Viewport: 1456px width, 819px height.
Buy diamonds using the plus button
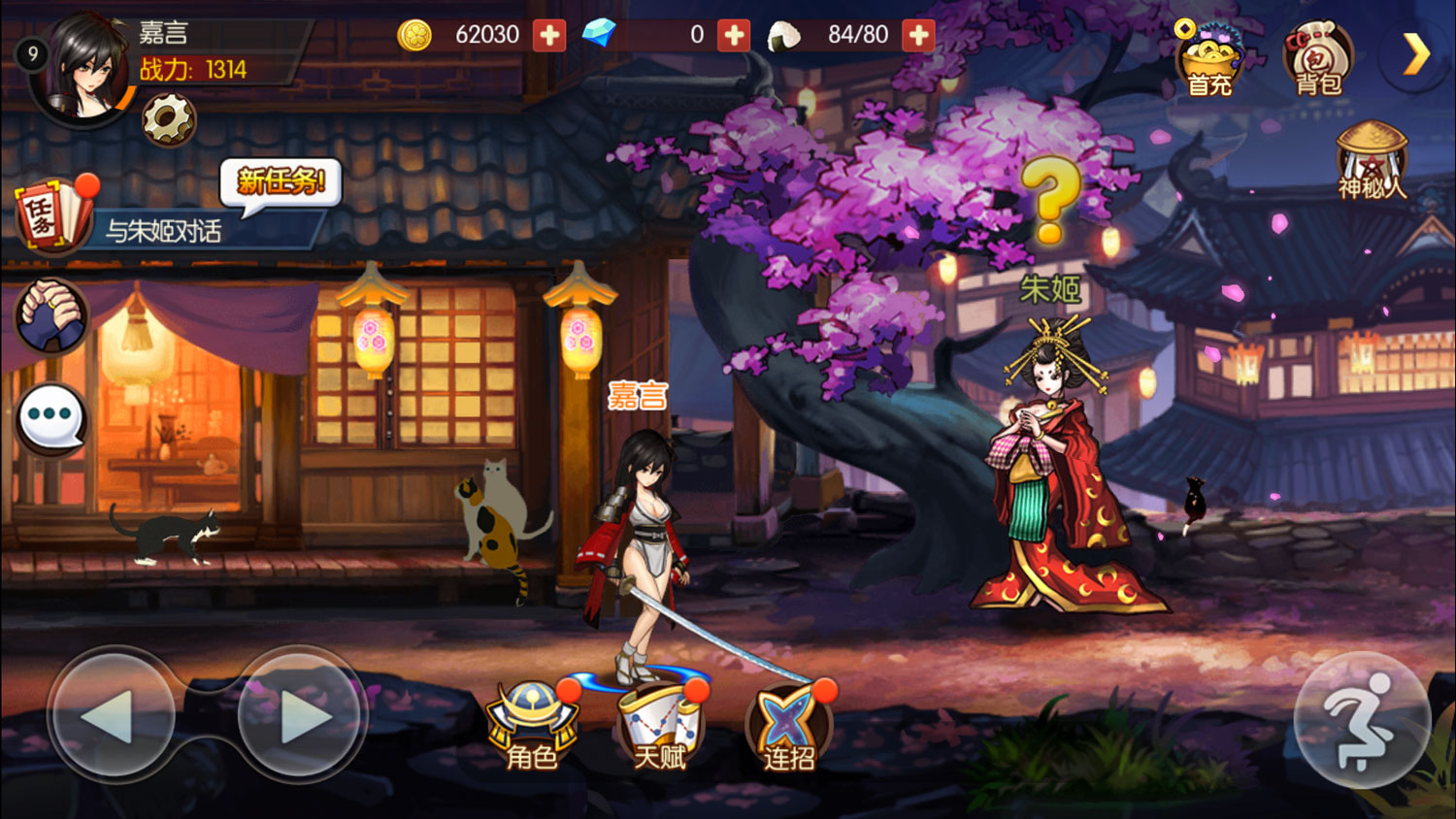734,35
